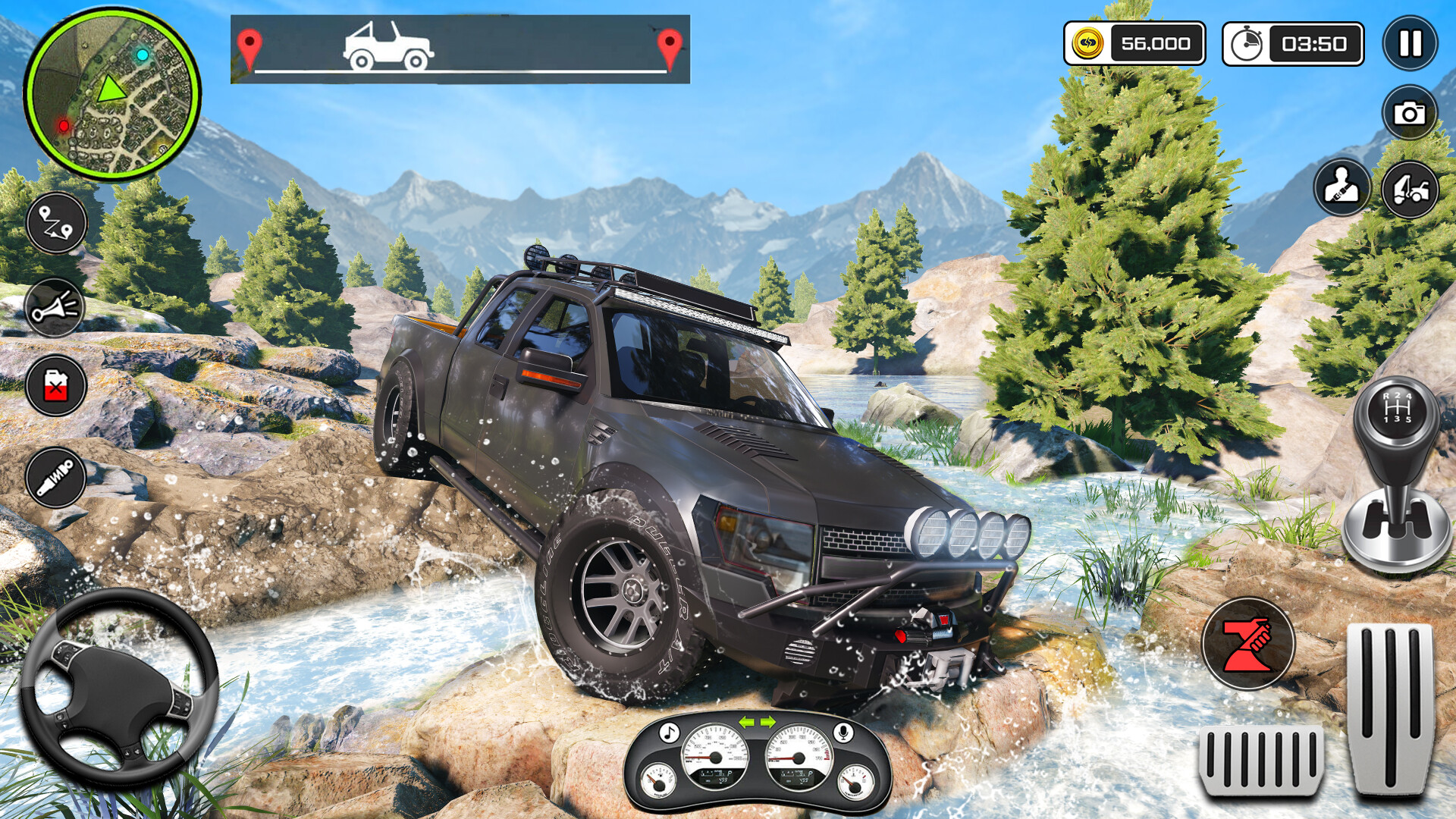Tap the gold coin balance icon
The width and height of the screenshot is (1456, 819).
[x=1088, y=44]
